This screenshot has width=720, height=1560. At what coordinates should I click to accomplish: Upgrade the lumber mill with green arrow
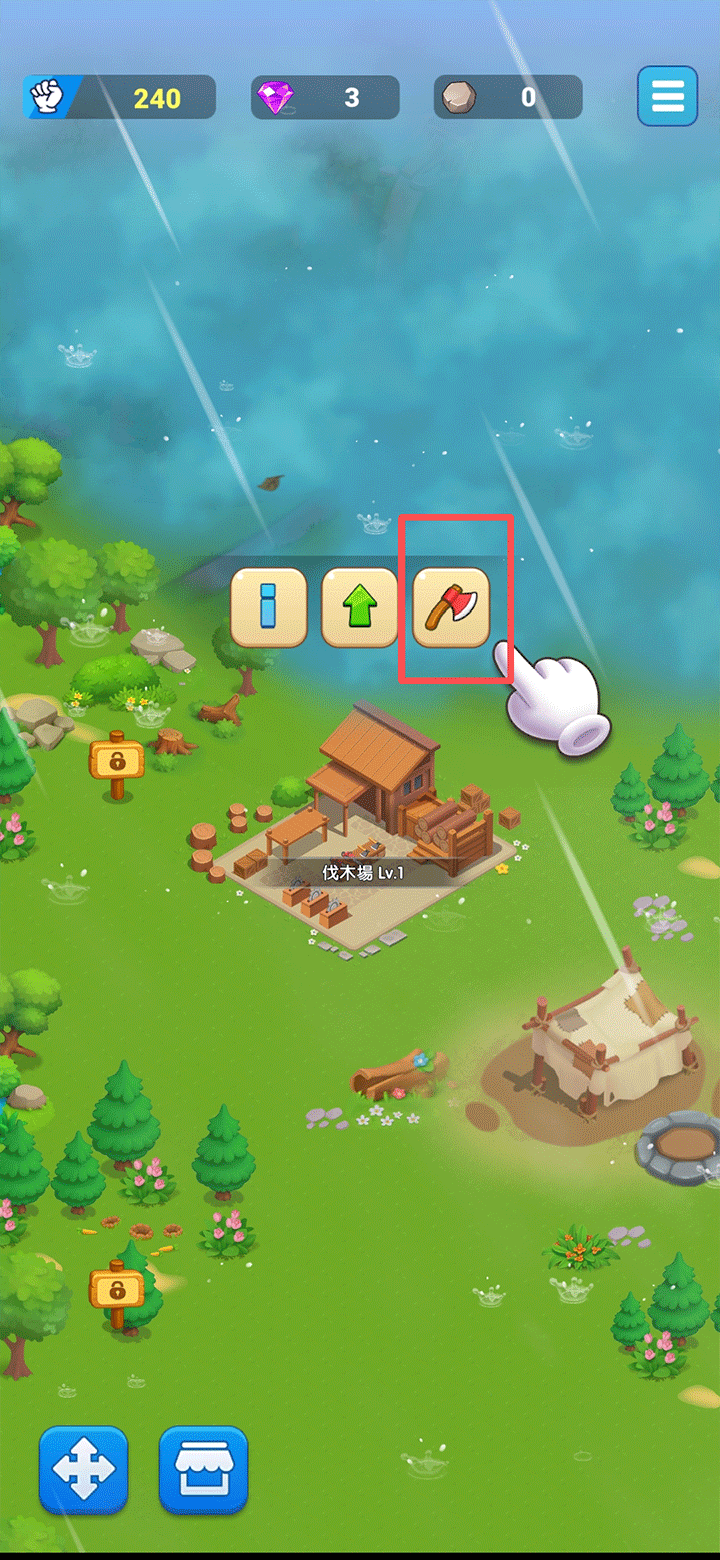tap(360, 608)
